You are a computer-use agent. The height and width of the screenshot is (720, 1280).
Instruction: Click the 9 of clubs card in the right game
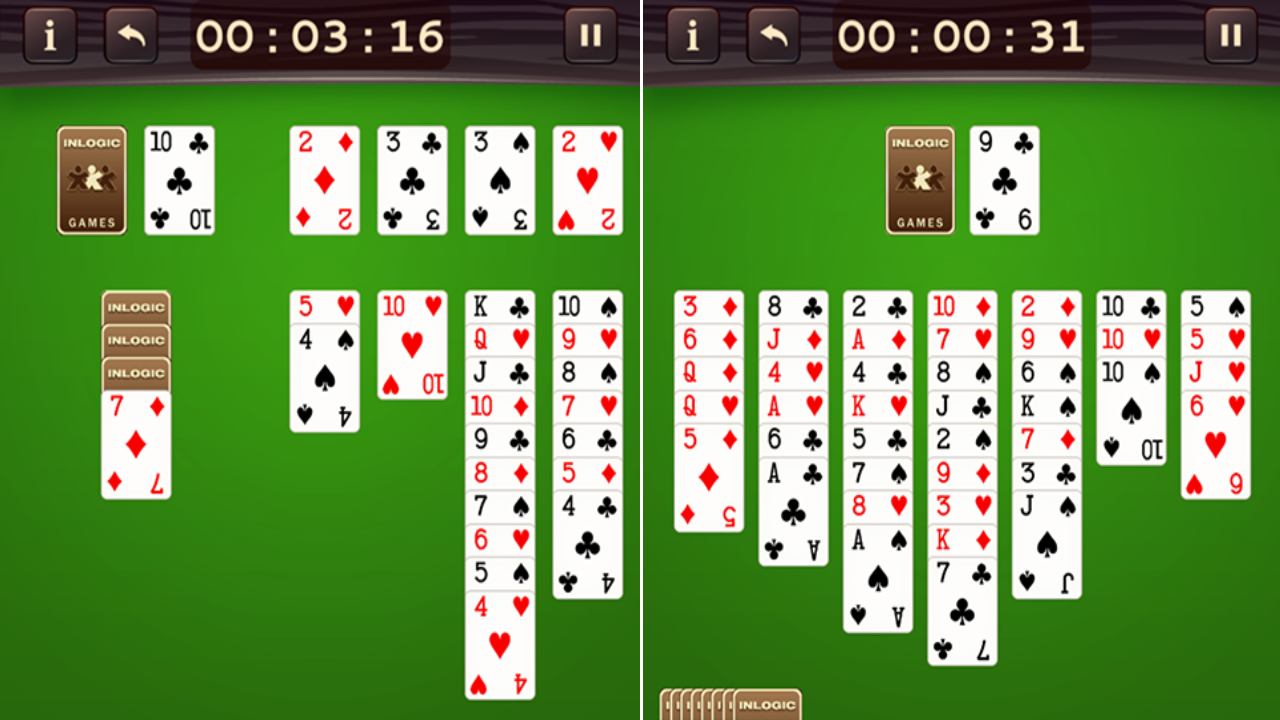[x=1003, y=180]
